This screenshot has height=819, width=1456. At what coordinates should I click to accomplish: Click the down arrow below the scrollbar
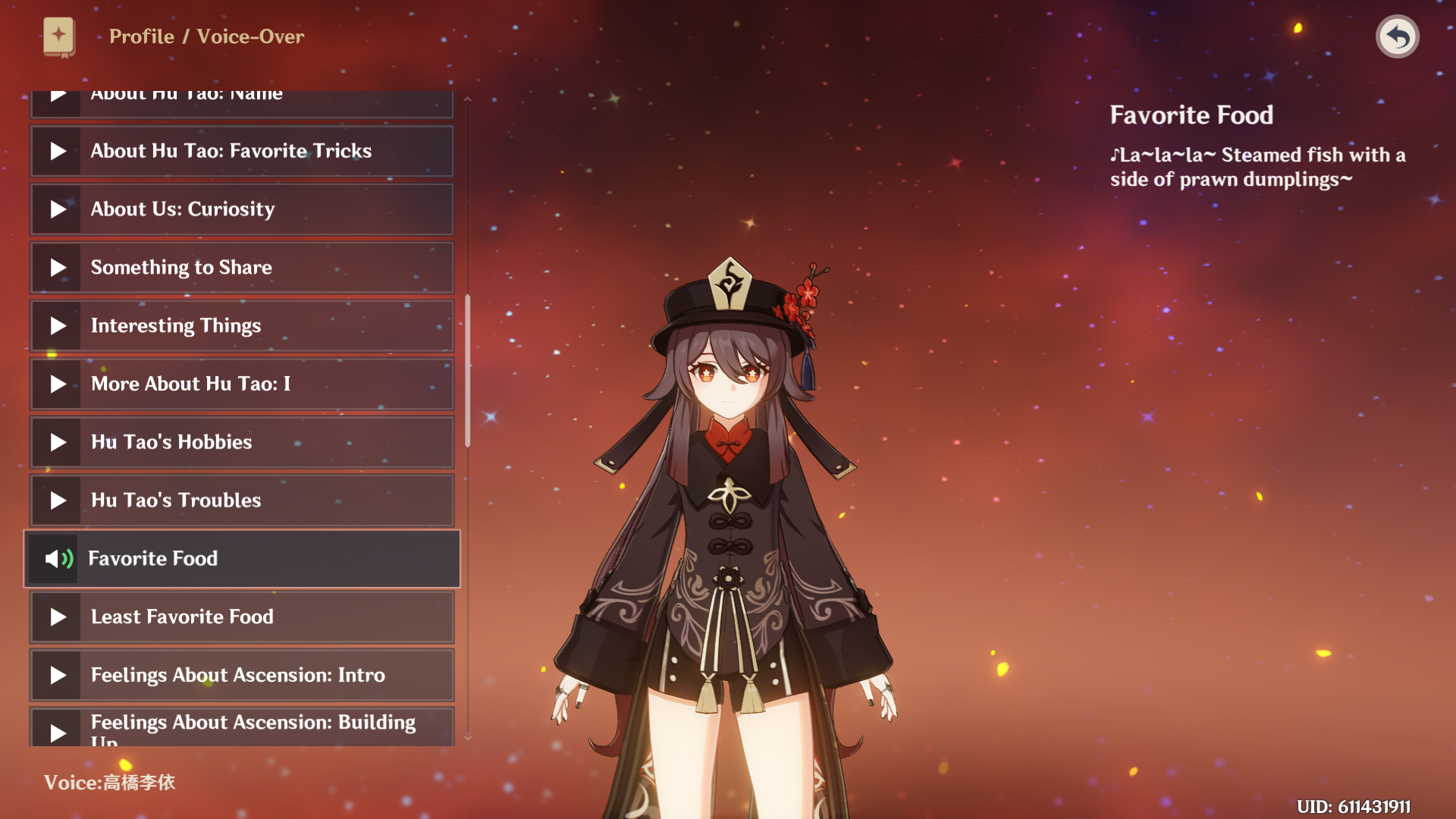(468, 738)
